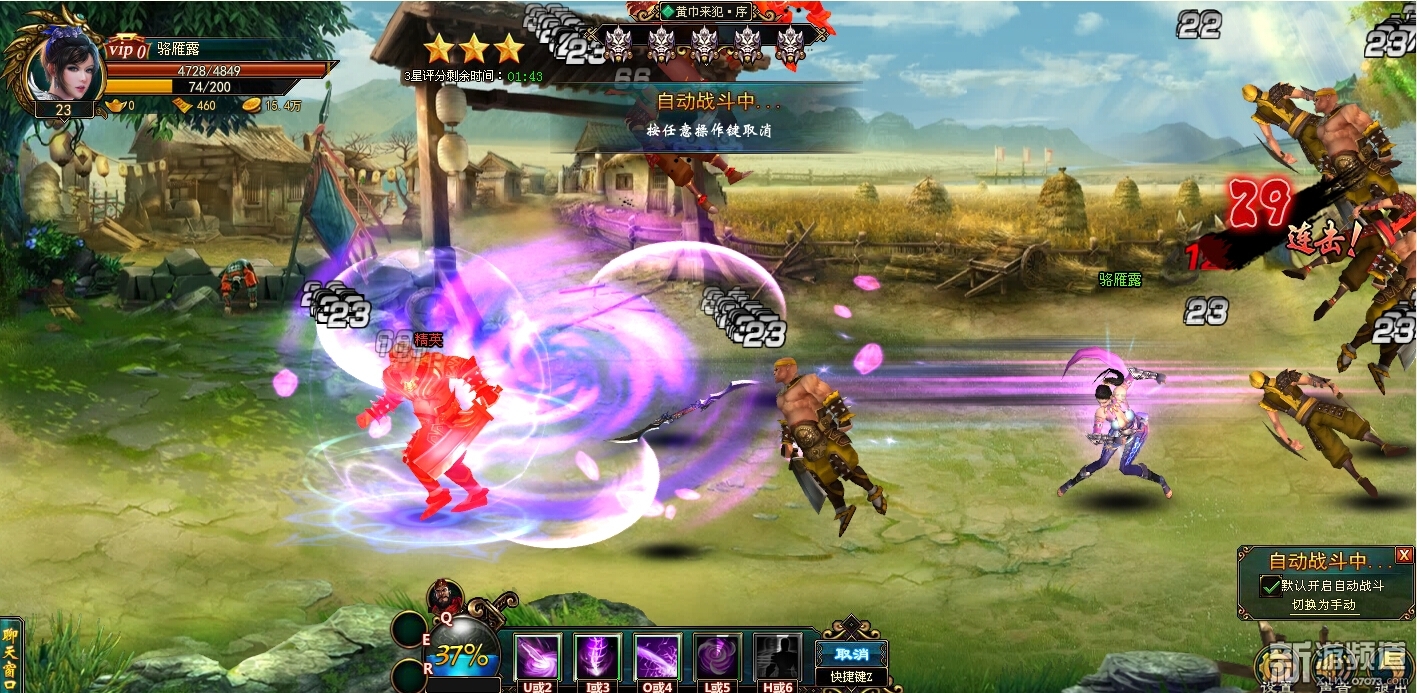The height and width of the screenshot is (693, 1417).
Task: Close the auto-battle panel with the red X
Action: (1404, 555)
